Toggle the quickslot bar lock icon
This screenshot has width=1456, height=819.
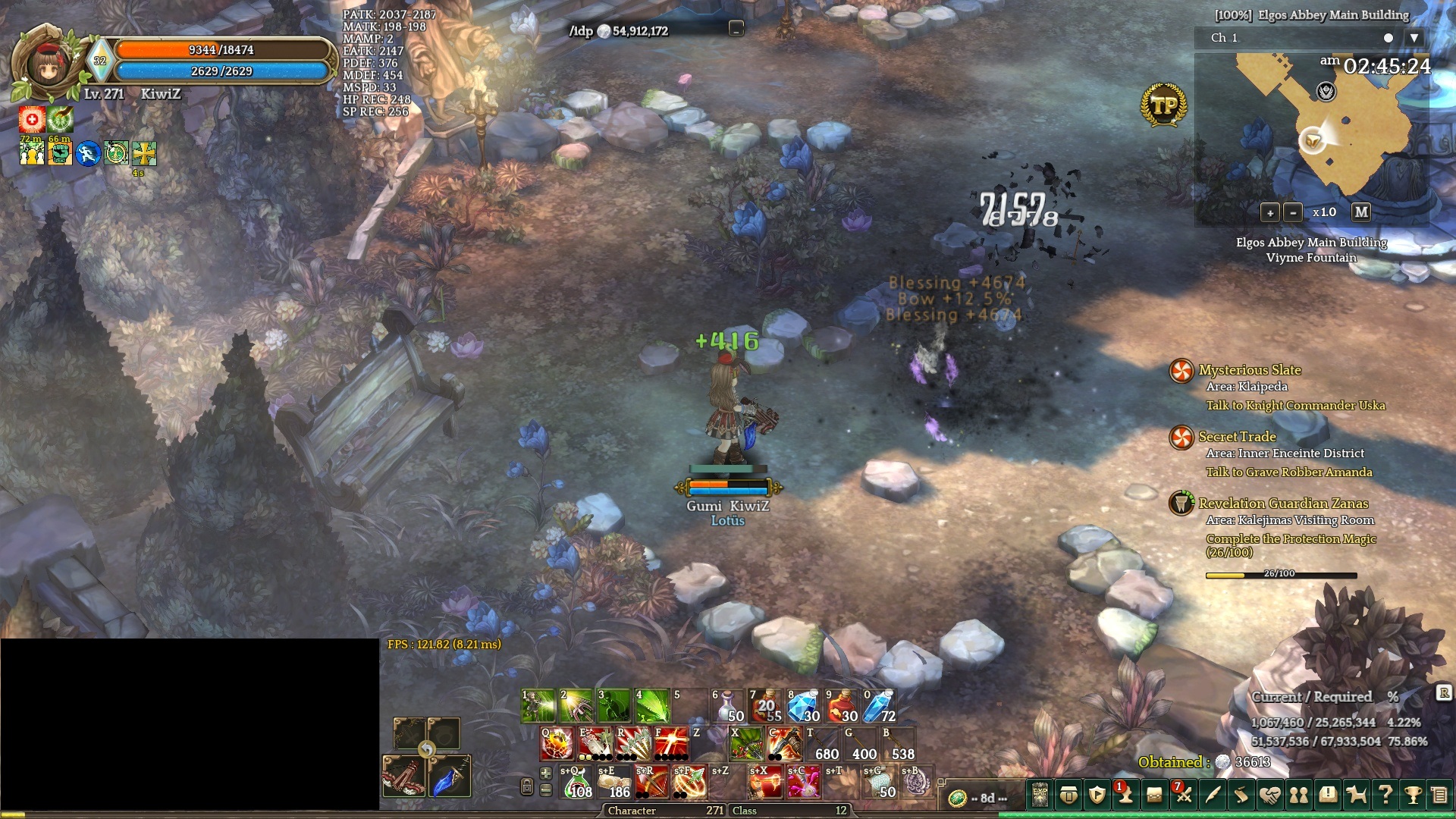(x=527, y=786)
